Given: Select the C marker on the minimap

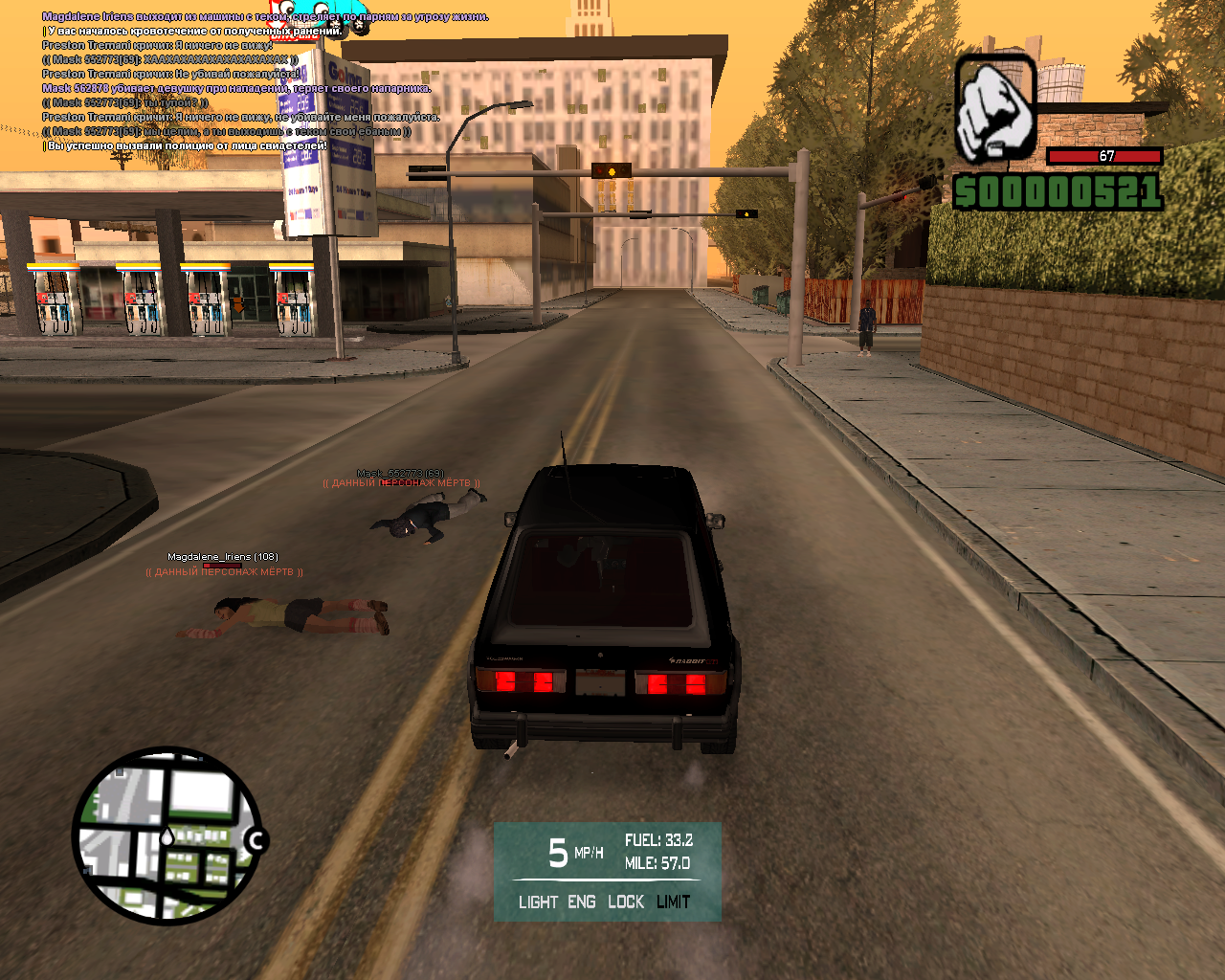Looking at the screenshot, I should [256, 841].
